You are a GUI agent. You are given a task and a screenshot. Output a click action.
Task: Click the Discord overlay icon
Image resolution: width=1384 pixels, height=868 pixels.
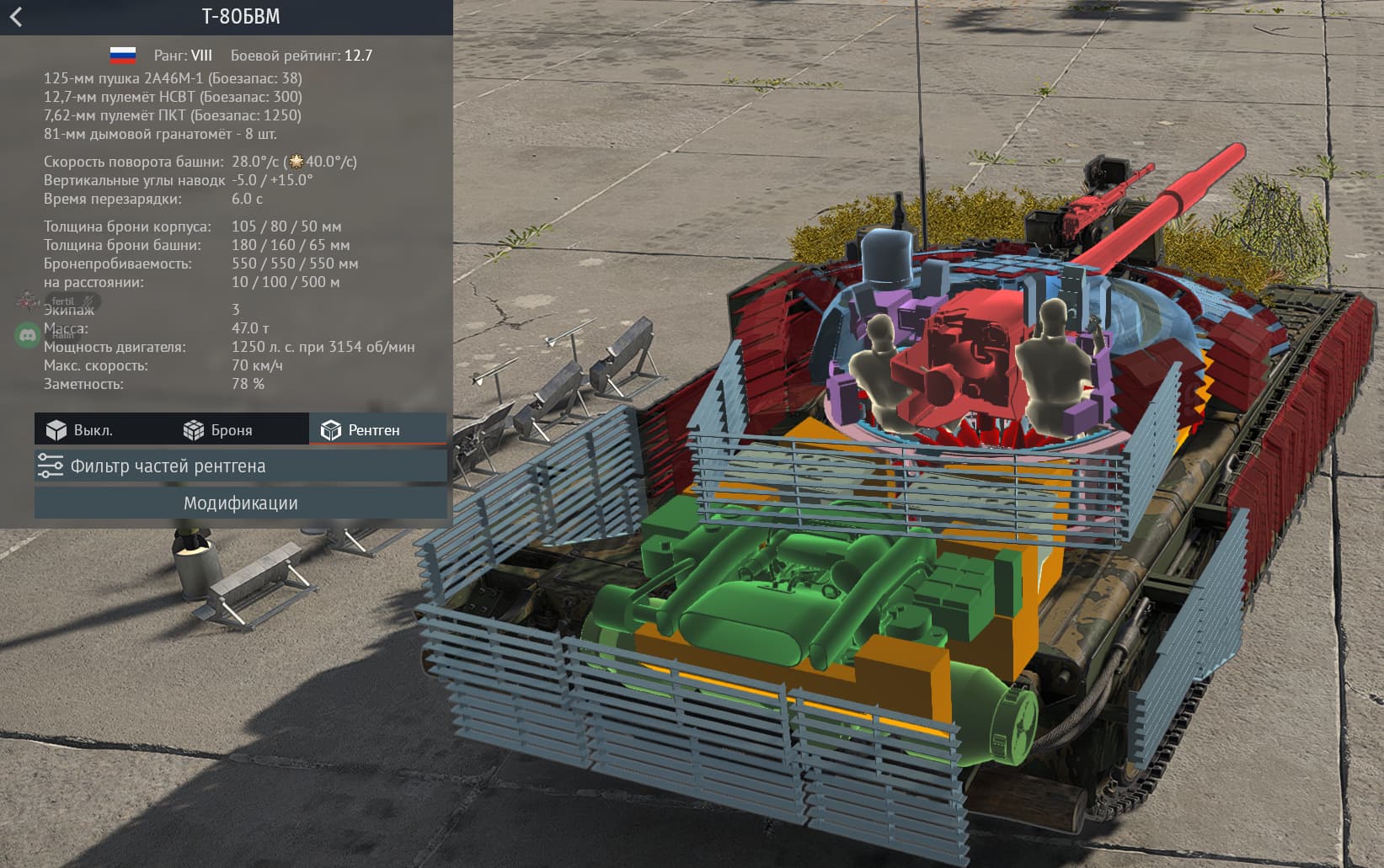28,335
